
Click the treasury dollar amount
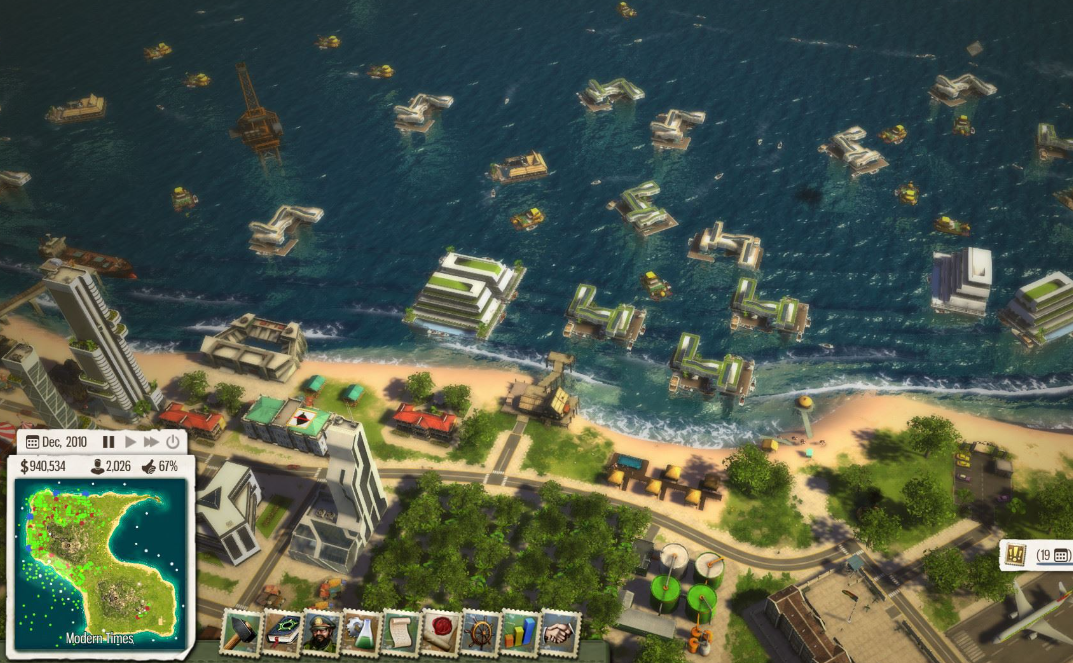point(43,466)
